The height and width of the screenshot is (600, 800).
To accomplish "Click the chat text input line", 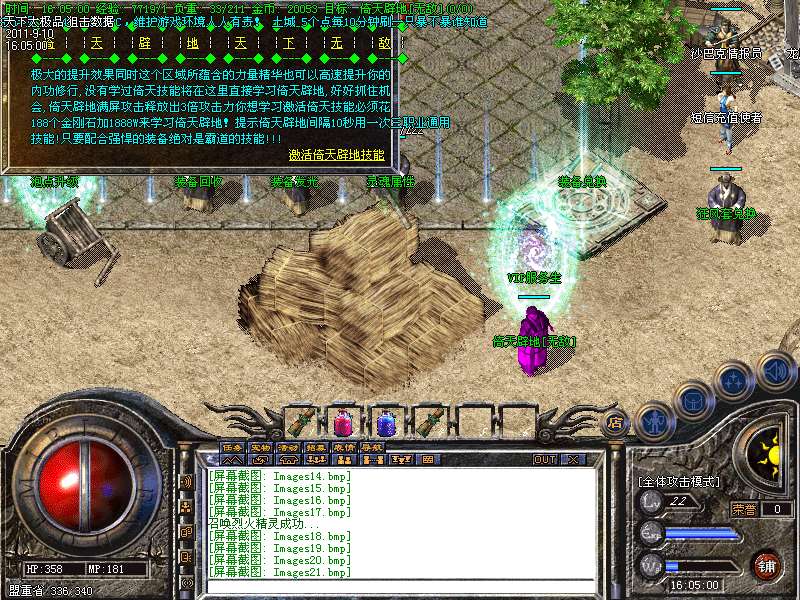I will pos(400,588).
